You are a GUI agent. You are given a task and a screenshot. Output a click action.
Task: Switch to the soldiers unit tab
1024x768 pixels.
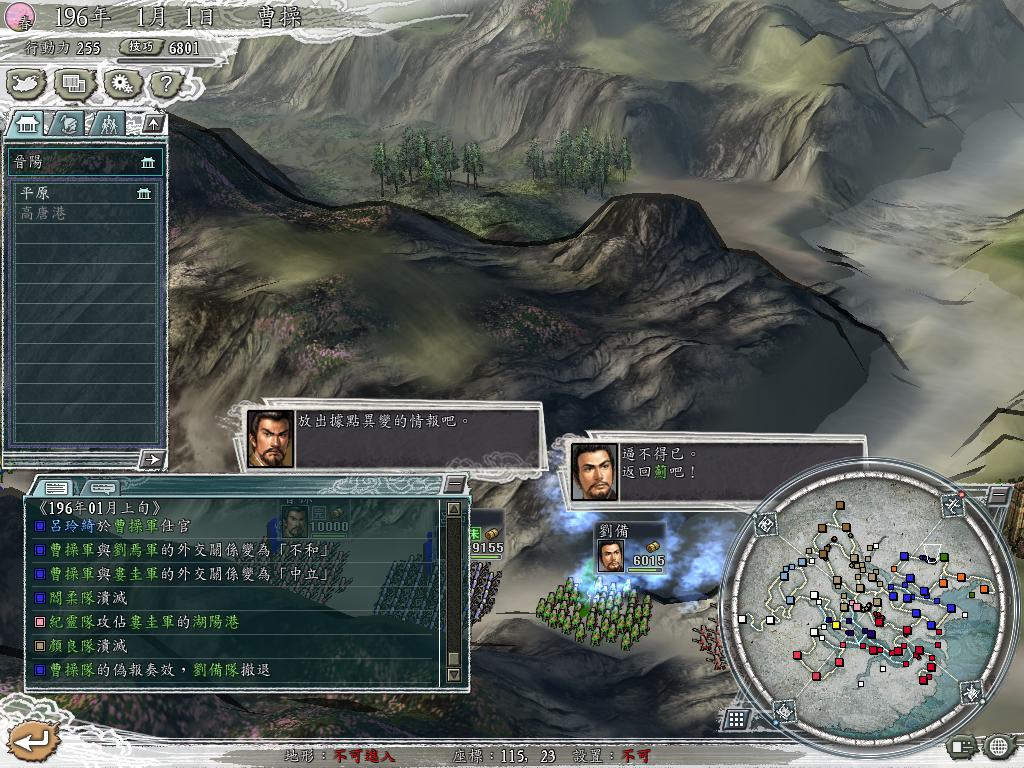coord(108,124)
